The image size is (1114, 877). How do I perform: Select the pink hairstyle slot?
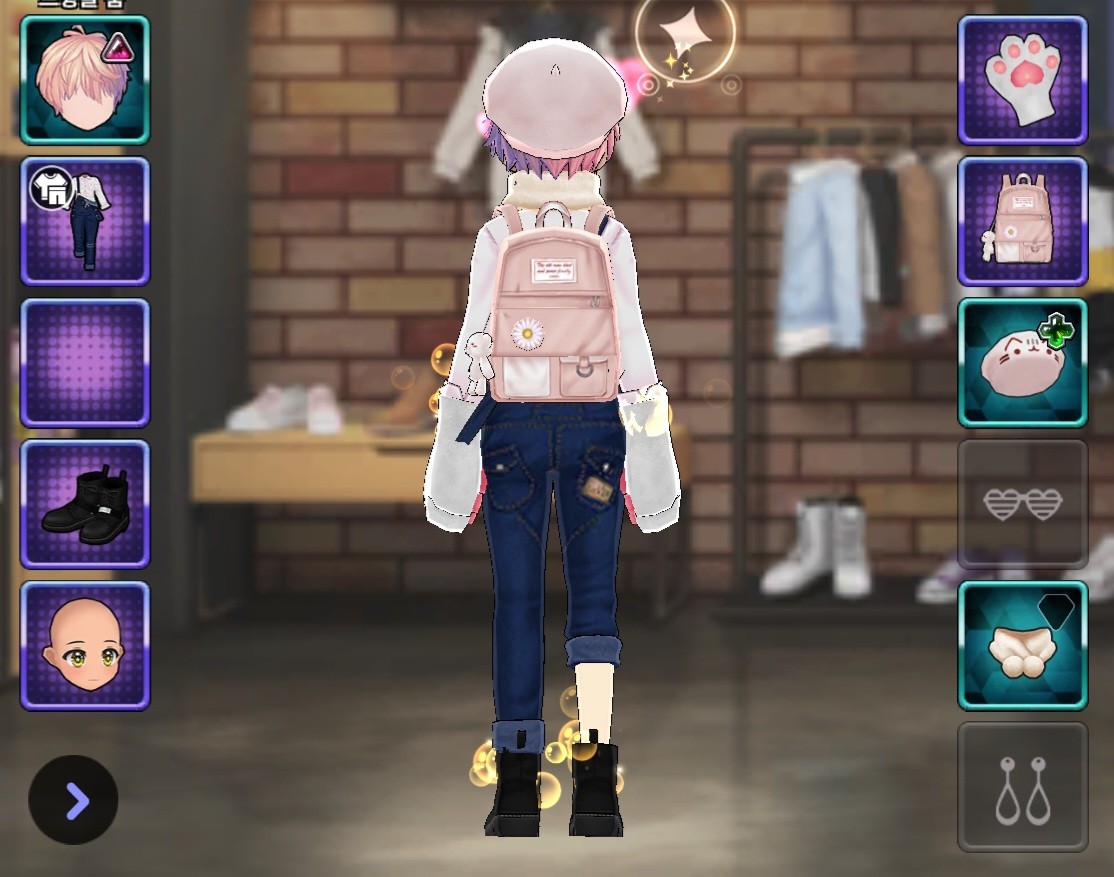(x=84, y=80)
